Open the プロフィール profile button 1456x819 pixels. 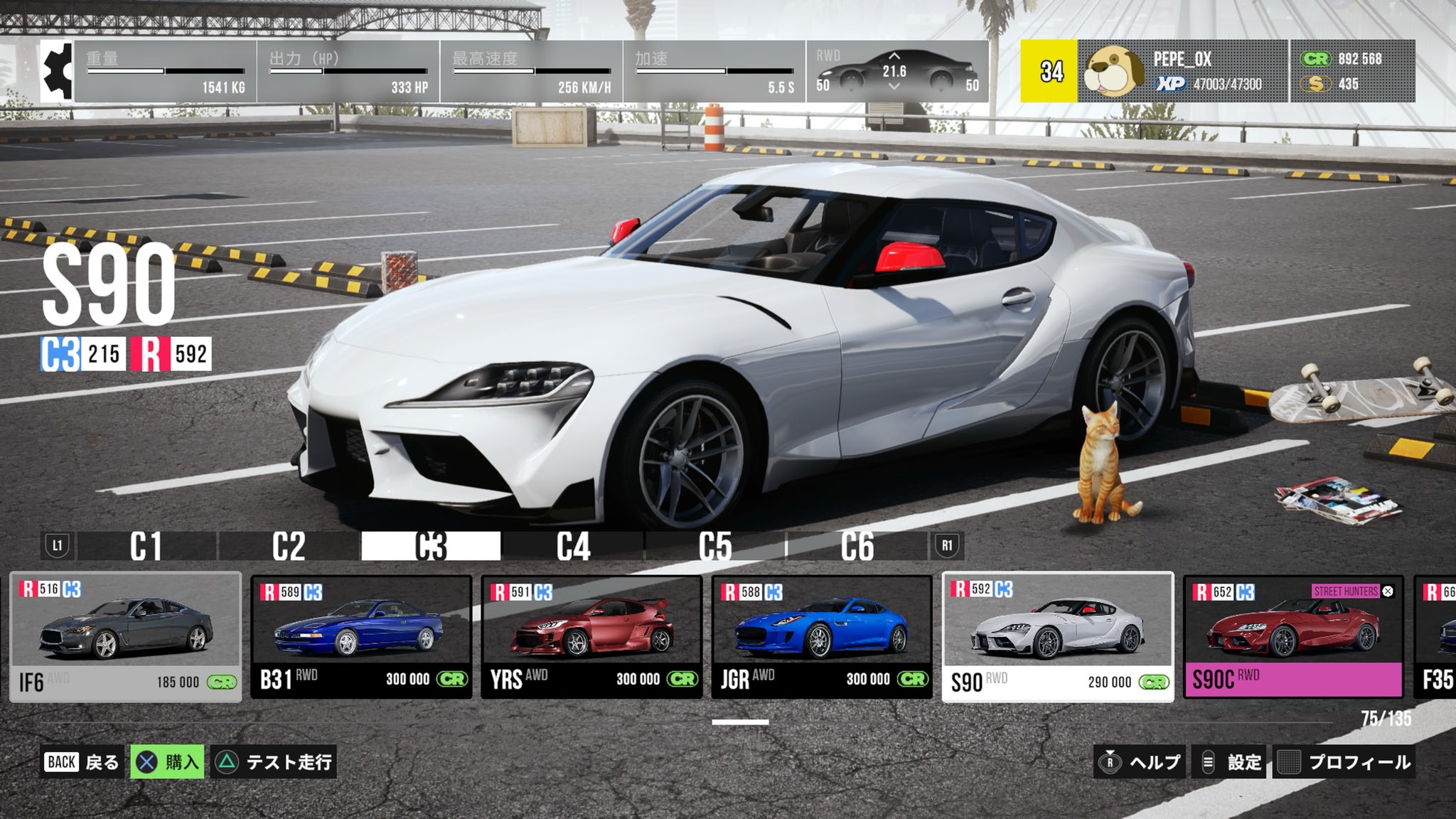click(x=1344, y=762)
